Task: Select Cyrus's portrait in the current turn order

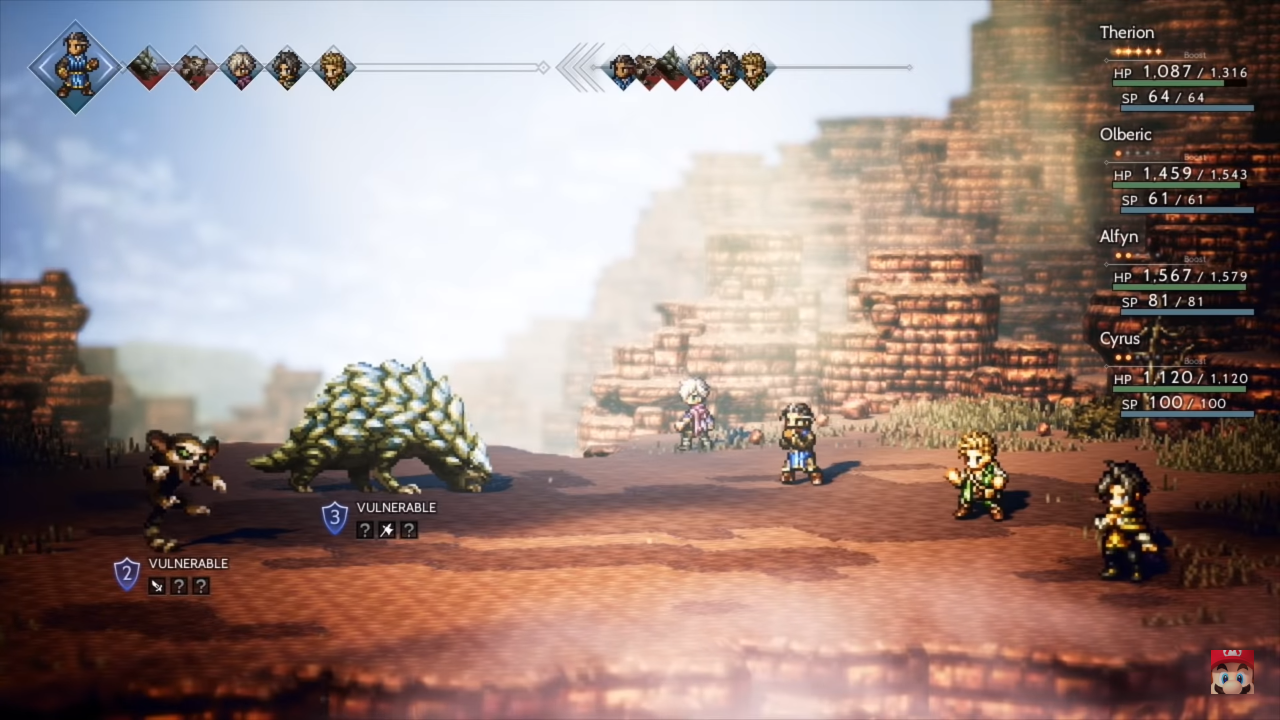Action: pyautogui.click(x=287, y=67)
